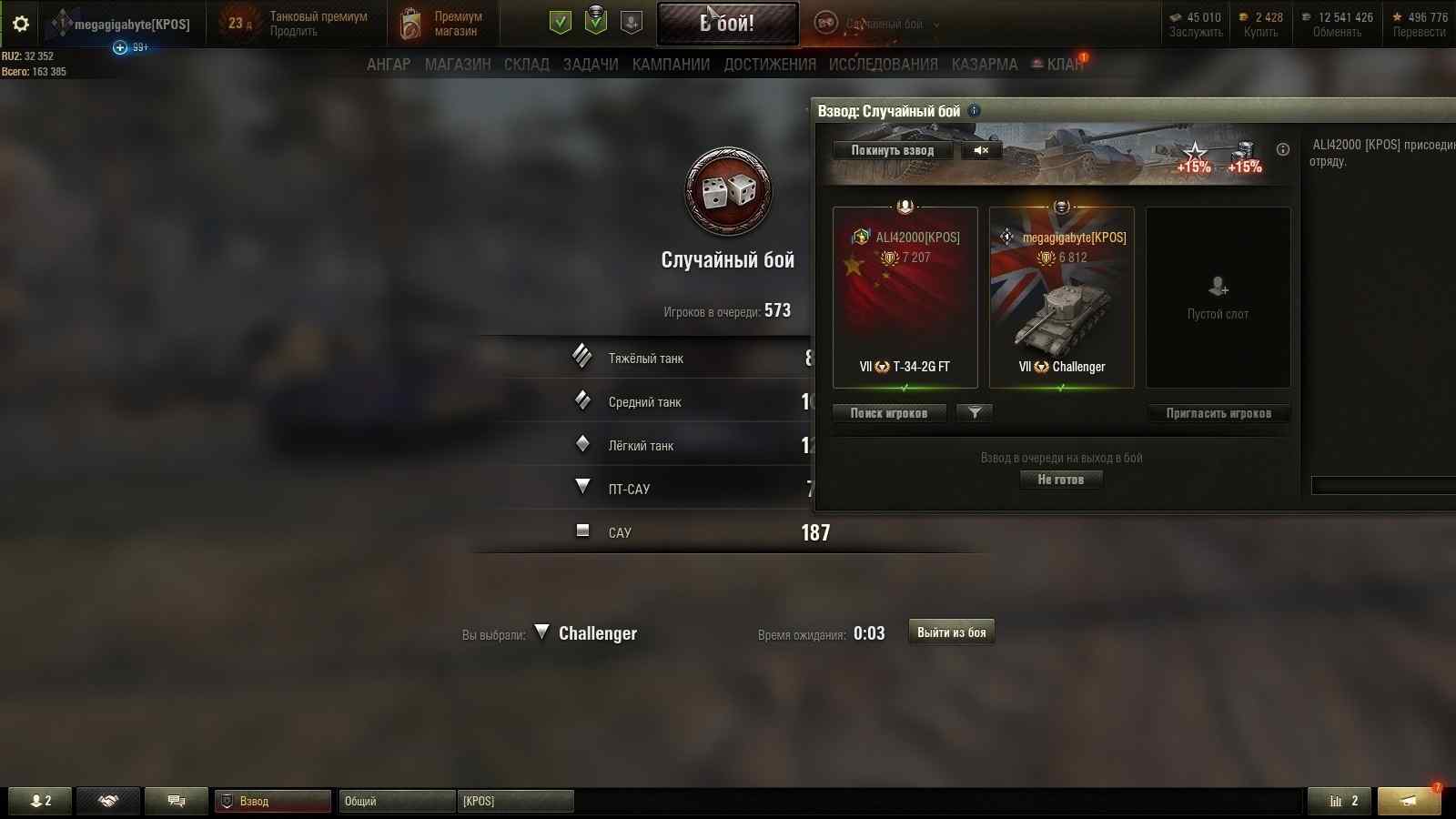Open the КЛАН clan tab
Image resolution: width=1456 pixels, height=819 pixels.
[x=1062, y=65]
